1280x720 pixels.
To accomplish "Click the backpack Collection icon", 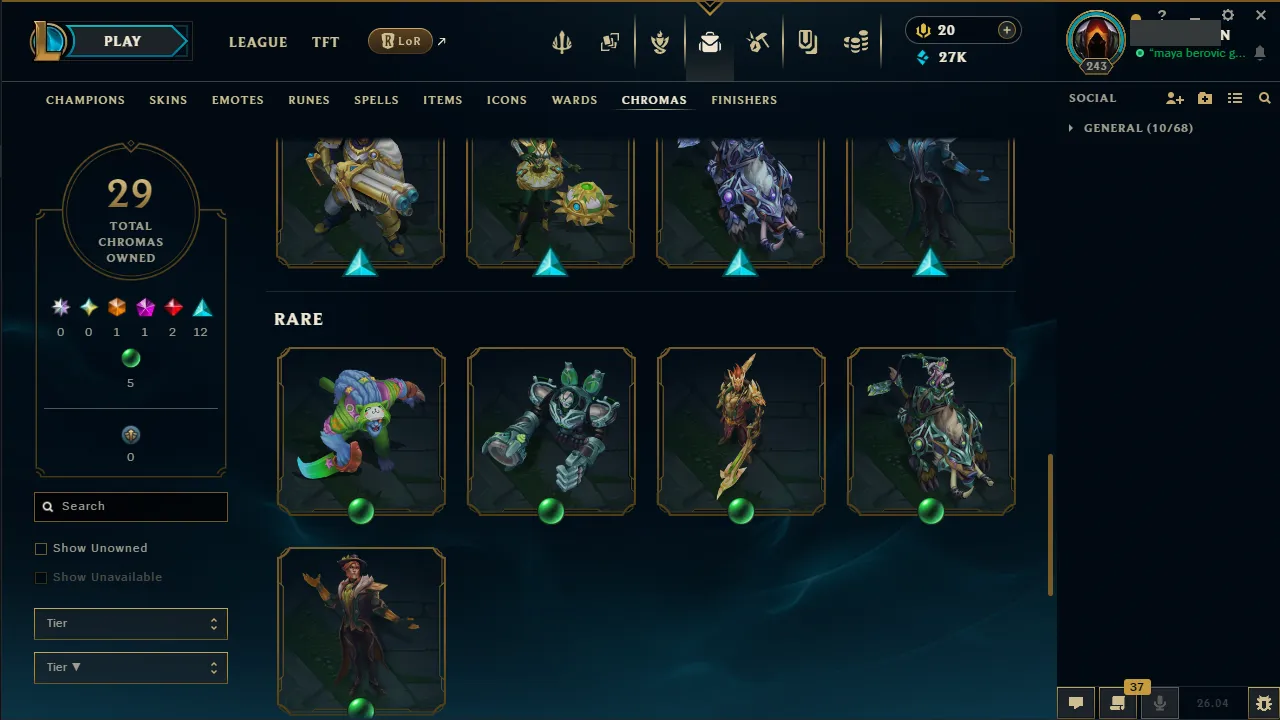I will (x=710, y=41).
